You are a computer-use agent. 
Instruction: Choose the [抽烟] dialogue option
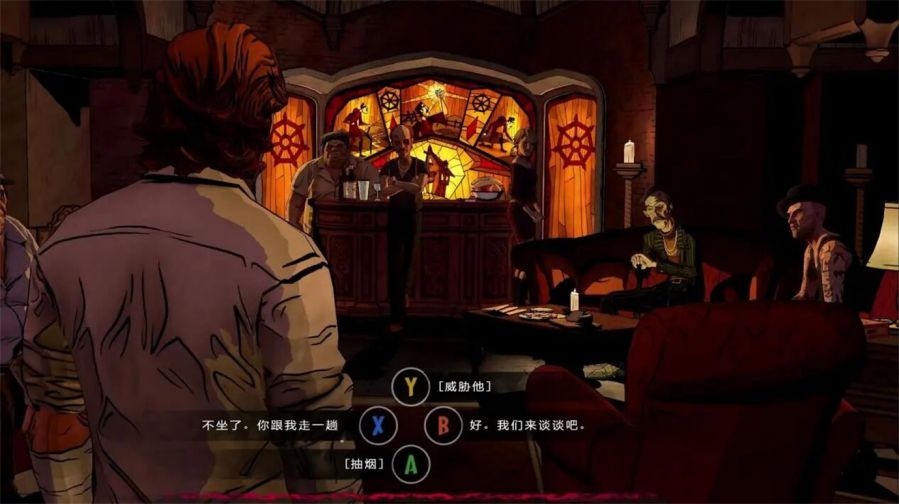click(x=410, y=463)
